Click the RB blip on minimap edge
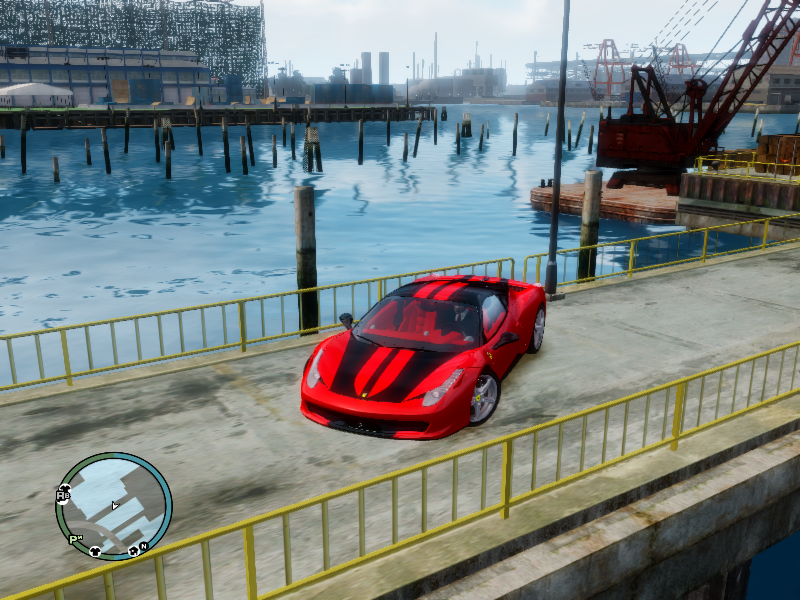The image size is (800, 600). (x=63, y=494)
